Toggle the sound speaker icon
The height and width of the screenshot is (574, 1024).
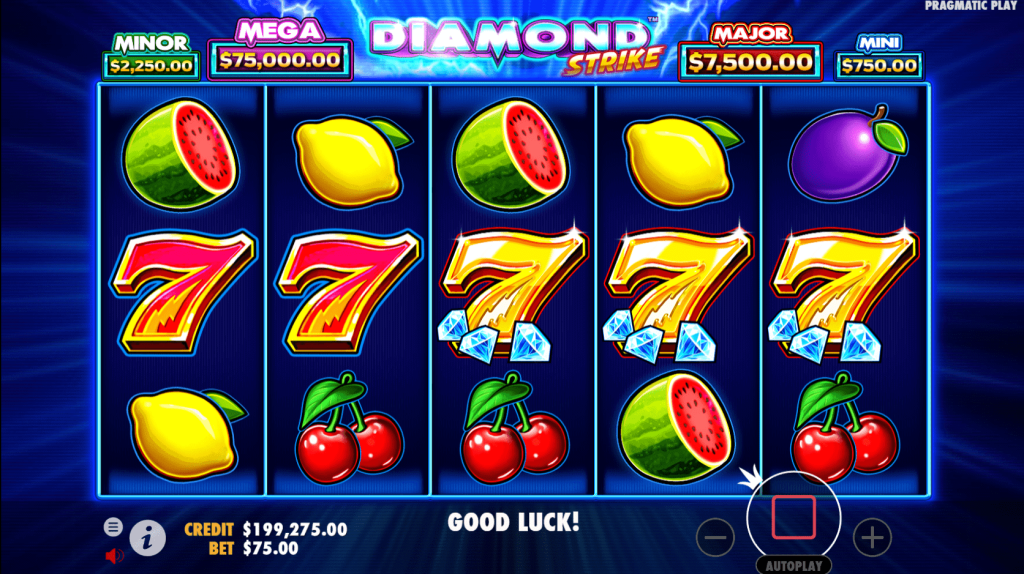coord(113,555)
